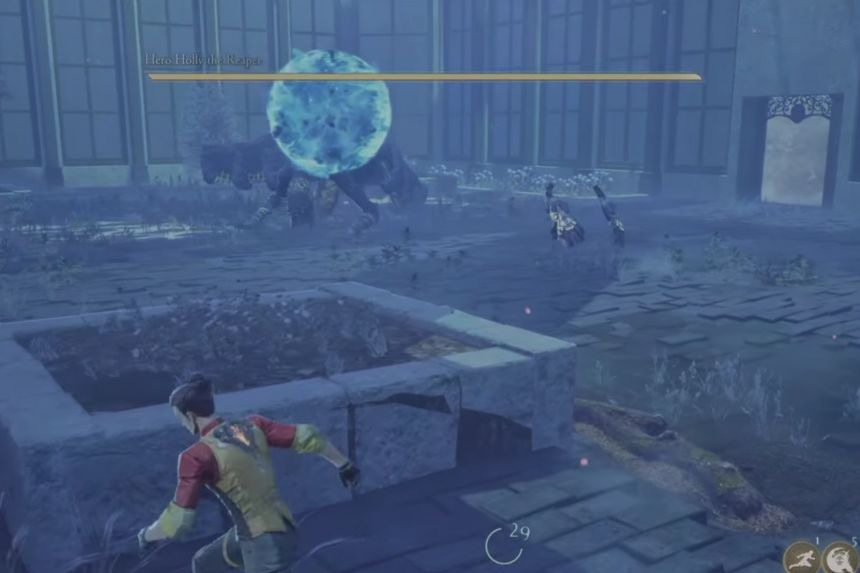Activate the running figure dash skill icon

(x=801, y=558)
